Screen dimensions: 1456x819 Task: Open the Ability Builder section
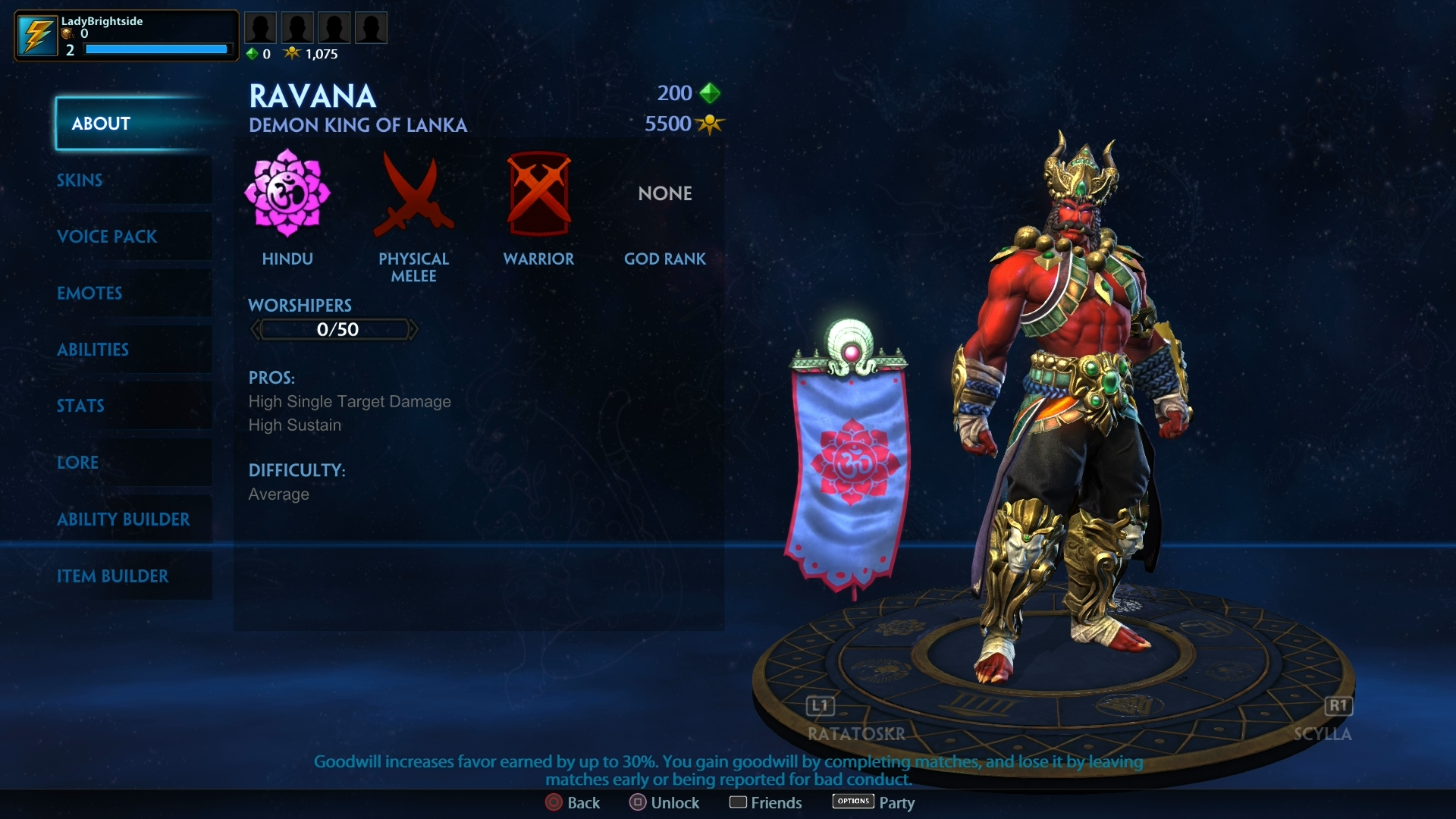(124, 519)
